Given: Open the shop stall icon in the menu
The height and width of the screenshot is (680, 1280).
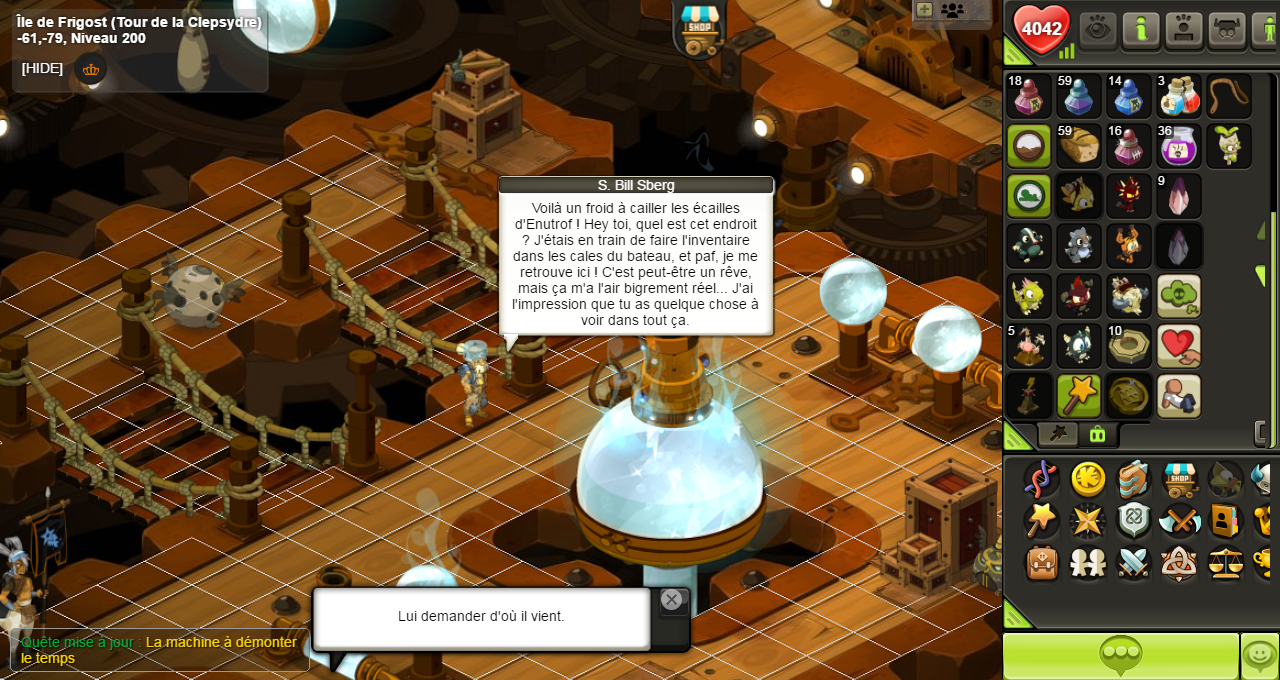Looking at the screenshot, I should click(x=1179, y=479).
